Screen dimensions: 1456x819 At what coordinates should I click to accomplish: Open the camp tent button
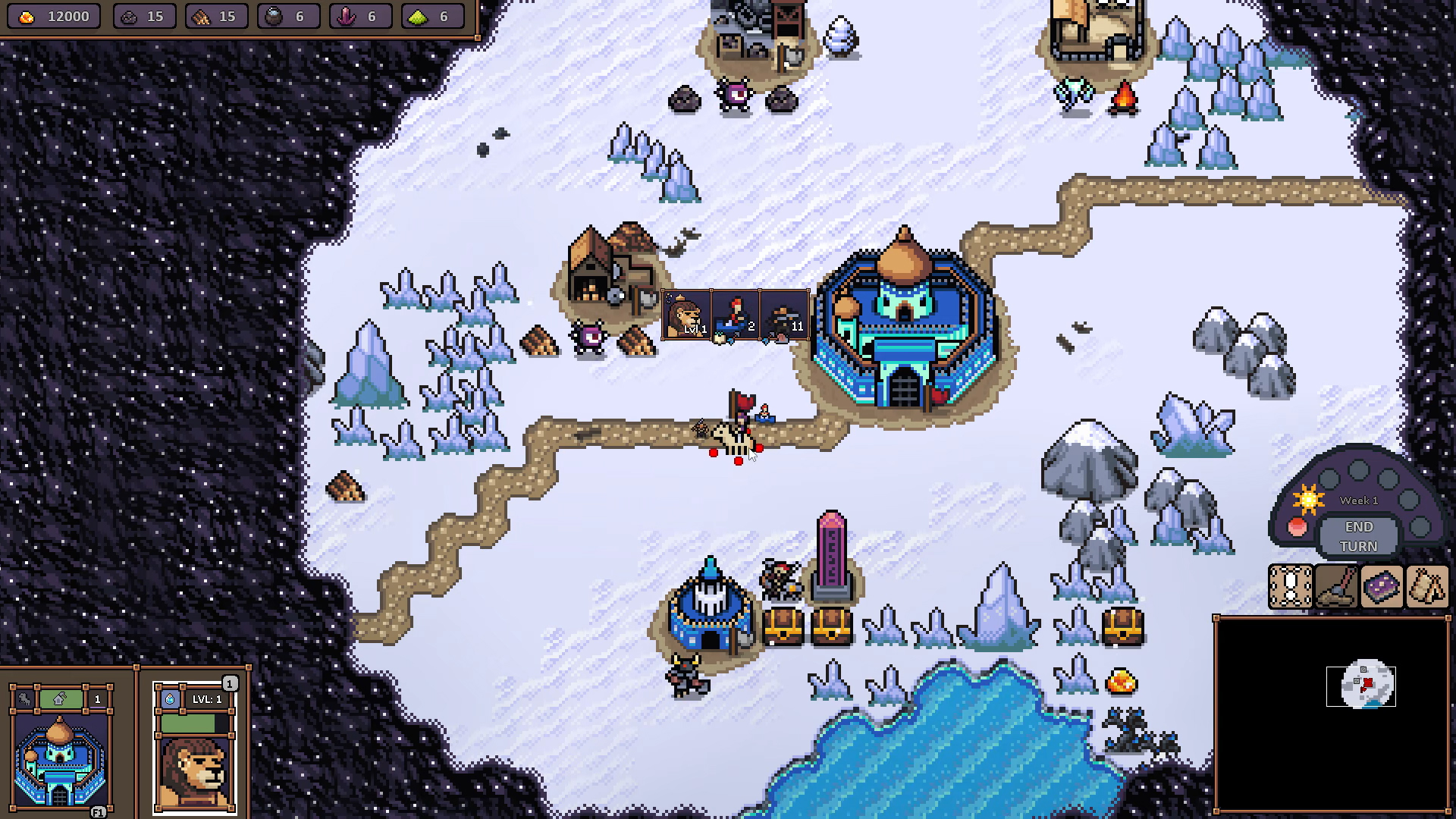click(x=1427, y=586)
